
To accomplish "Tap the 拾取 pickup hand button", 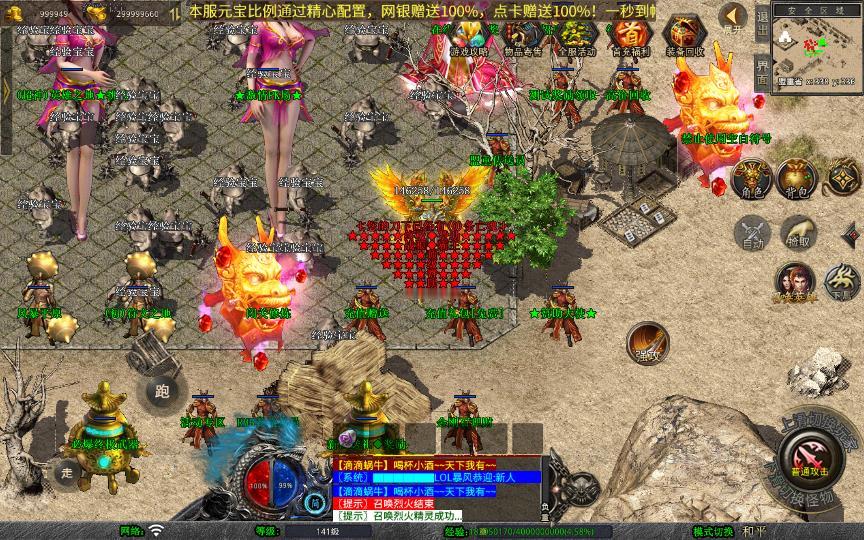I will 797,232.
